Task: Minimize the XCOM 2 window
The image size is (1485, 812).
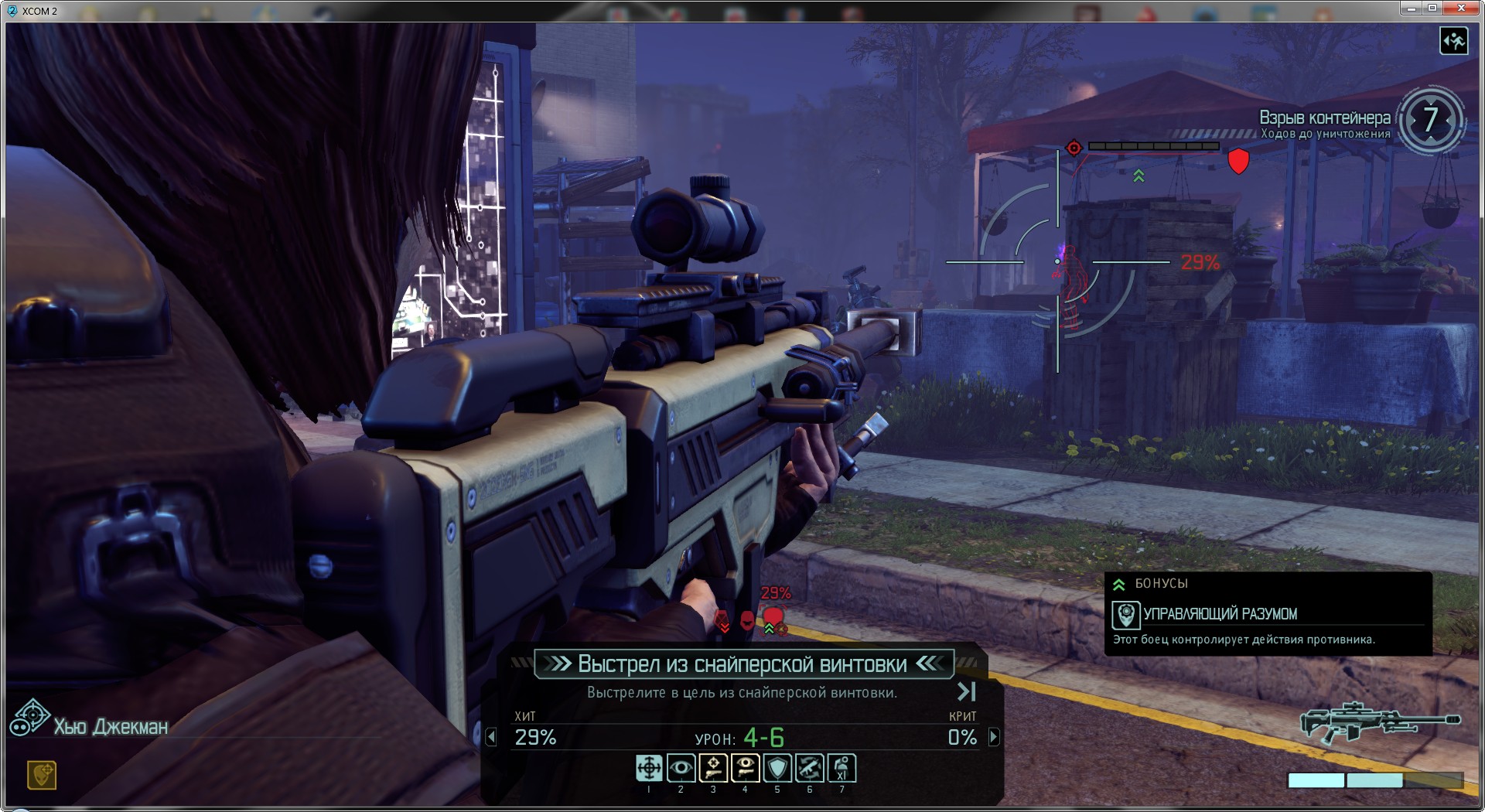Action: point(1411,8)
